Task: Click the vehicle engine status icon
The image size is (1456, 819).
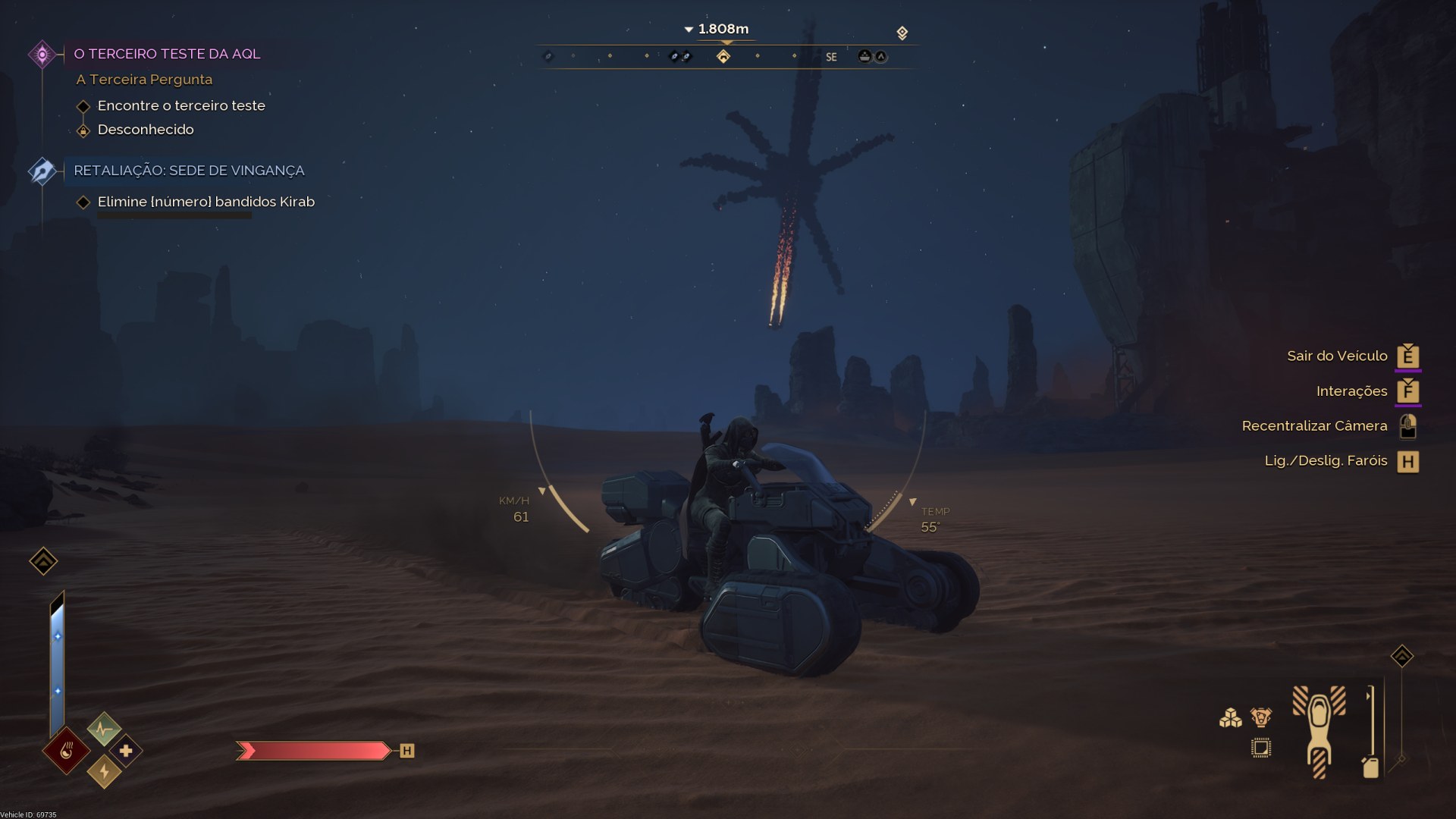Action: 1261,717
